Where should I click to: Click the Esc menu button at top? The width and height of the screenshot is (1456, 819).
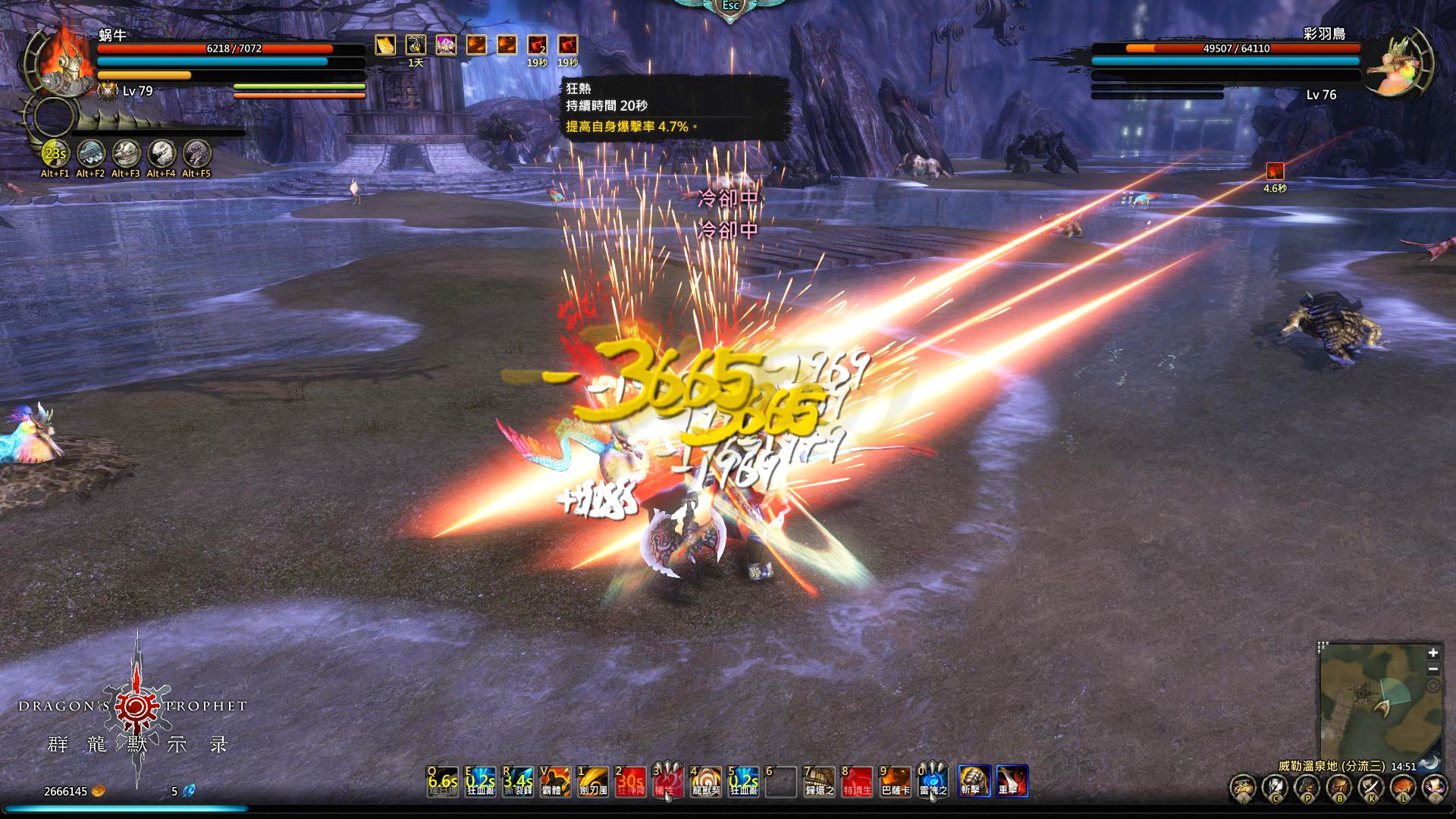730,6
